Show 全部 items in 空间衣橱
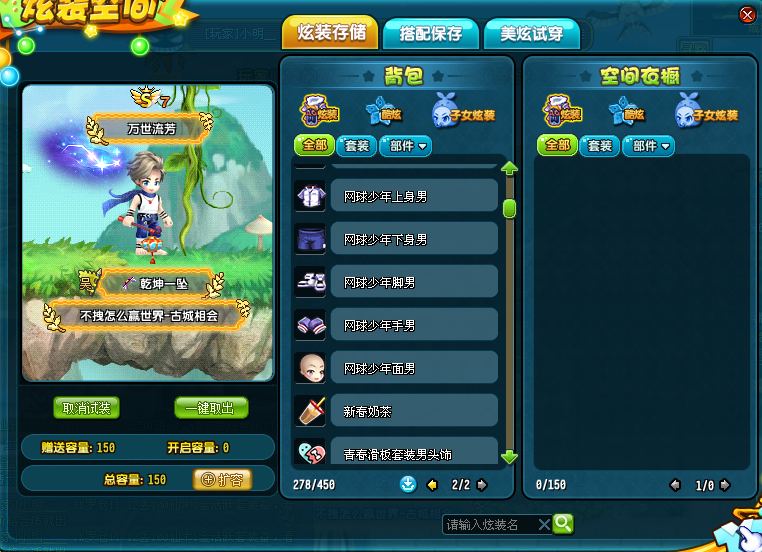 (x=556, y=146)
